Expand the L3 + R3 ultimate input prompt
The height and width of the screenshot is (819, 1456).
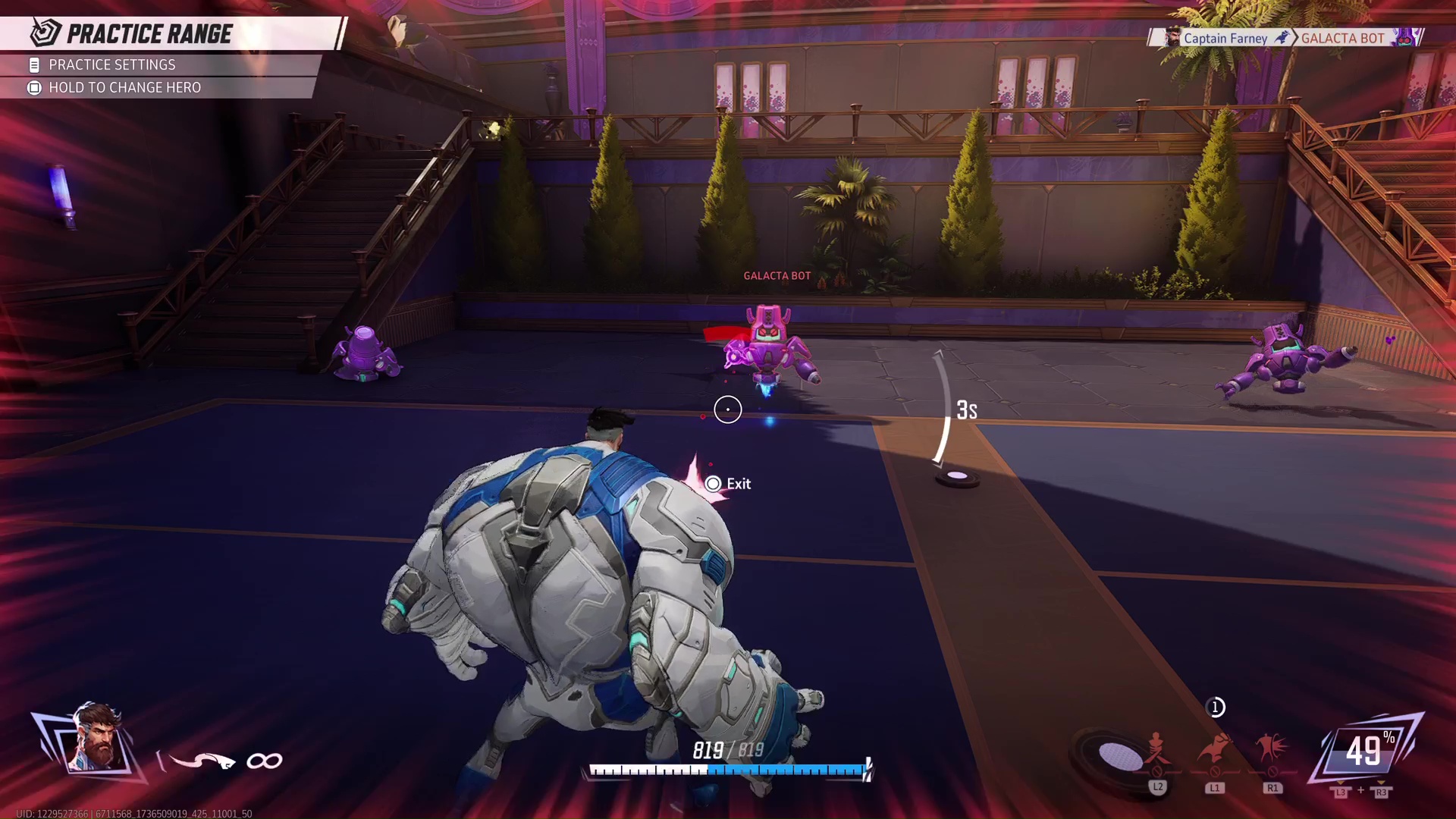coord(1360,791)
